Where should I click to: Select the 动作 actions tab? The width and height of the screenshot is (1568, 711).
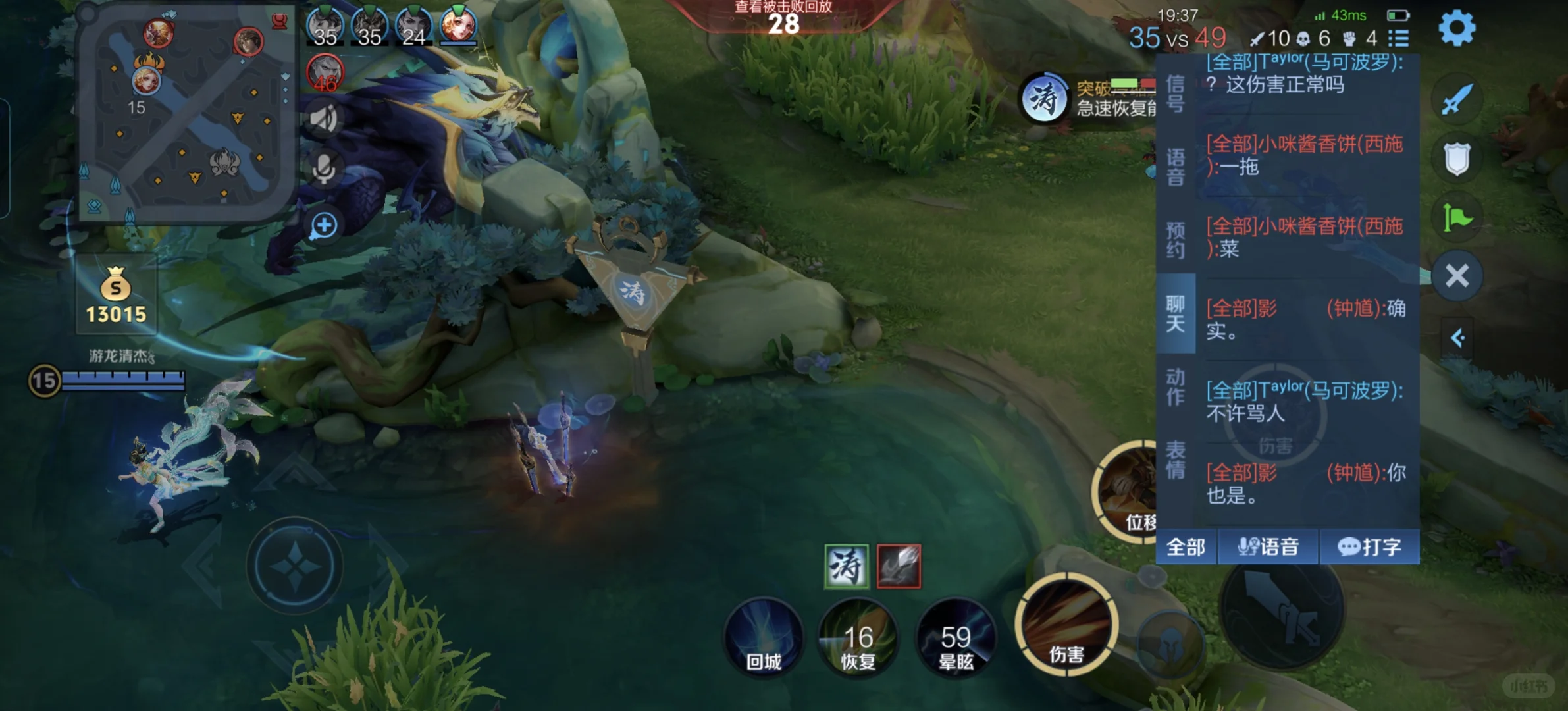pyautogui.click(x=1175, y=386)
